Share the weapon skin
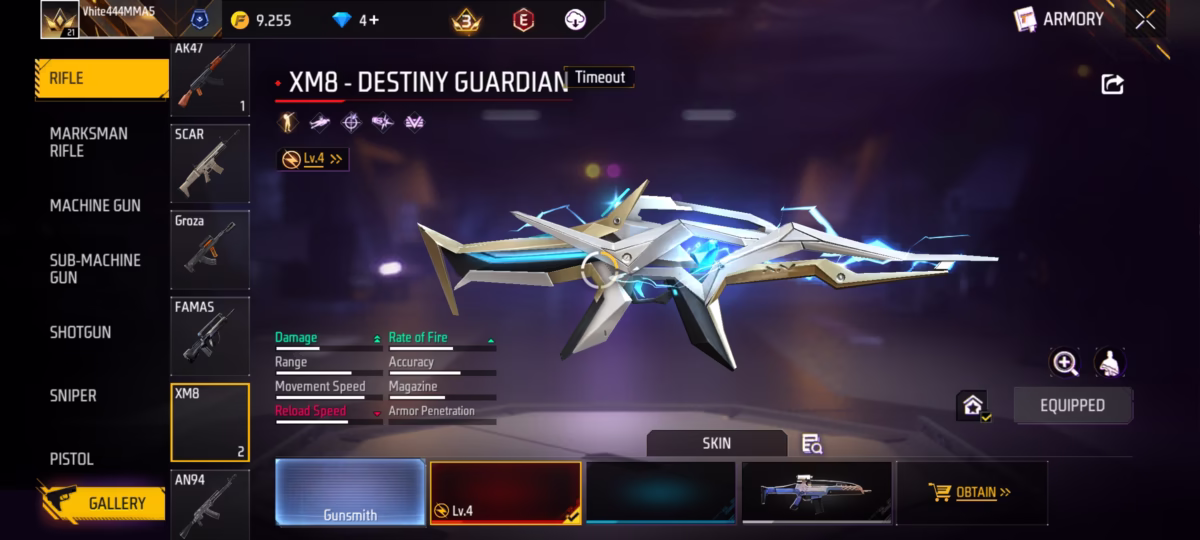 pos(1112,84)
